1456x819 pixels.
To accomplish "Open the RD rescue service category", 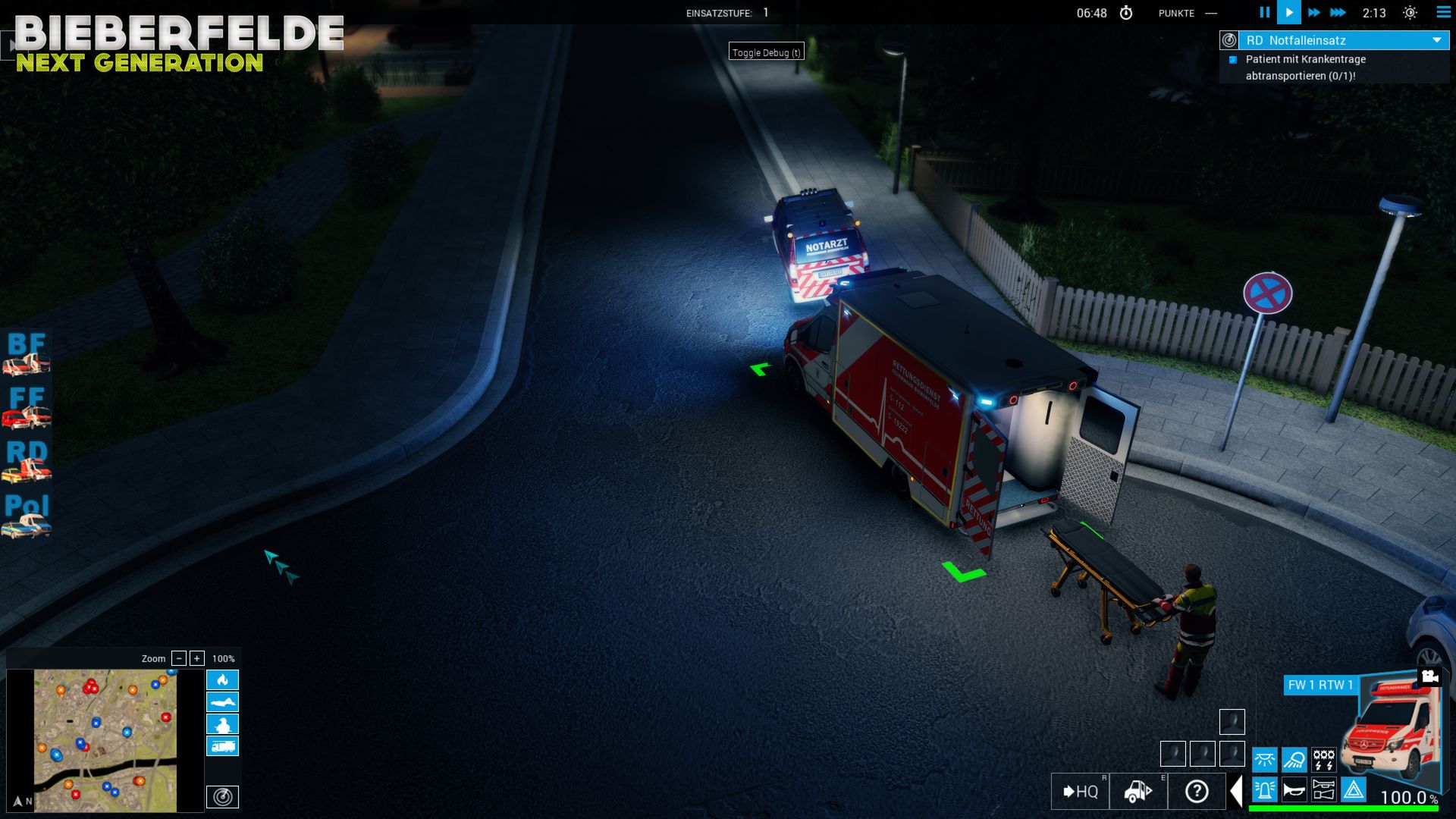I will (x=27, y=461).
